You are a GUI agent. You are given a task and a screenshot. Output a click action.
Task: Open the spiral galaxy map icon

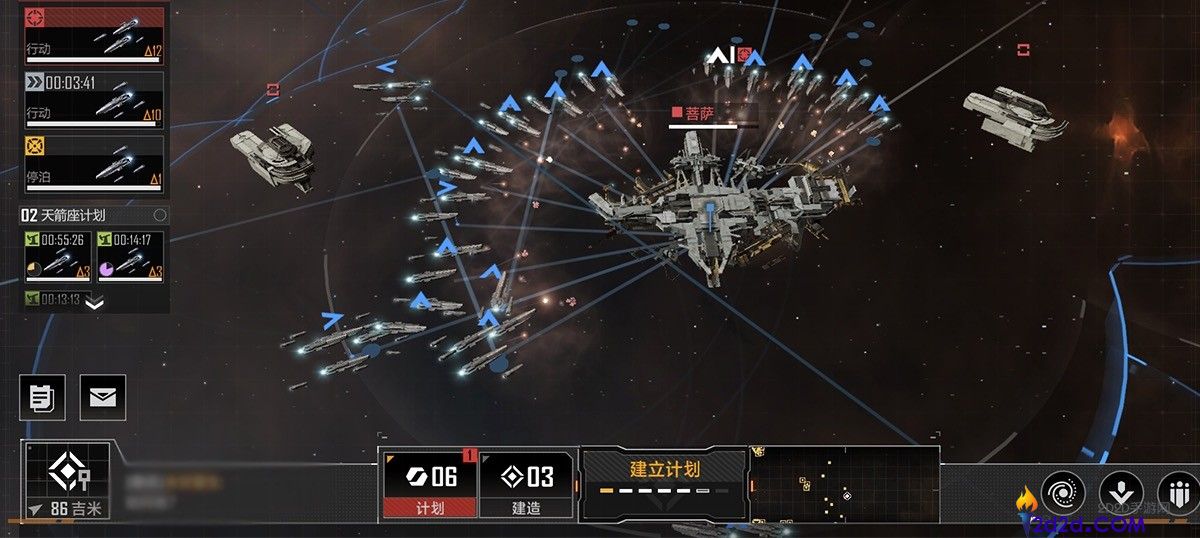click(x=1062, y=492)
